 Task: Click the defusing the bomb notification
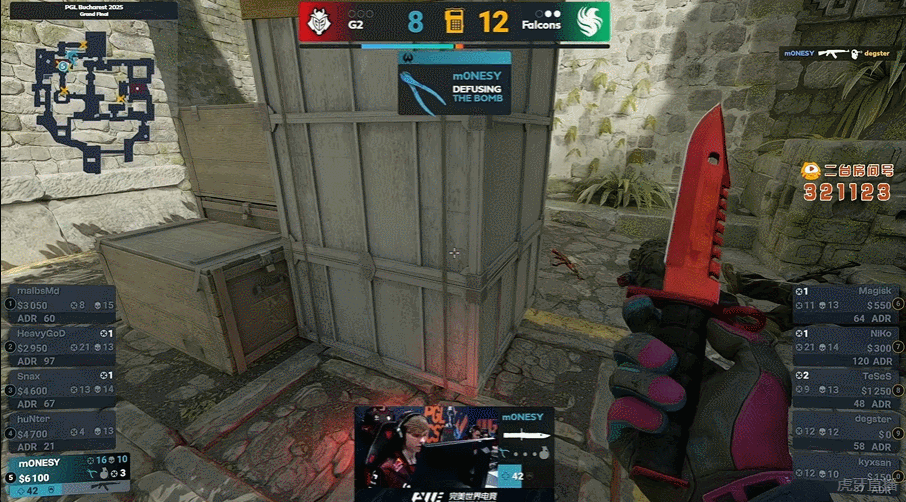pyautogui.click(x=454, y=83)
